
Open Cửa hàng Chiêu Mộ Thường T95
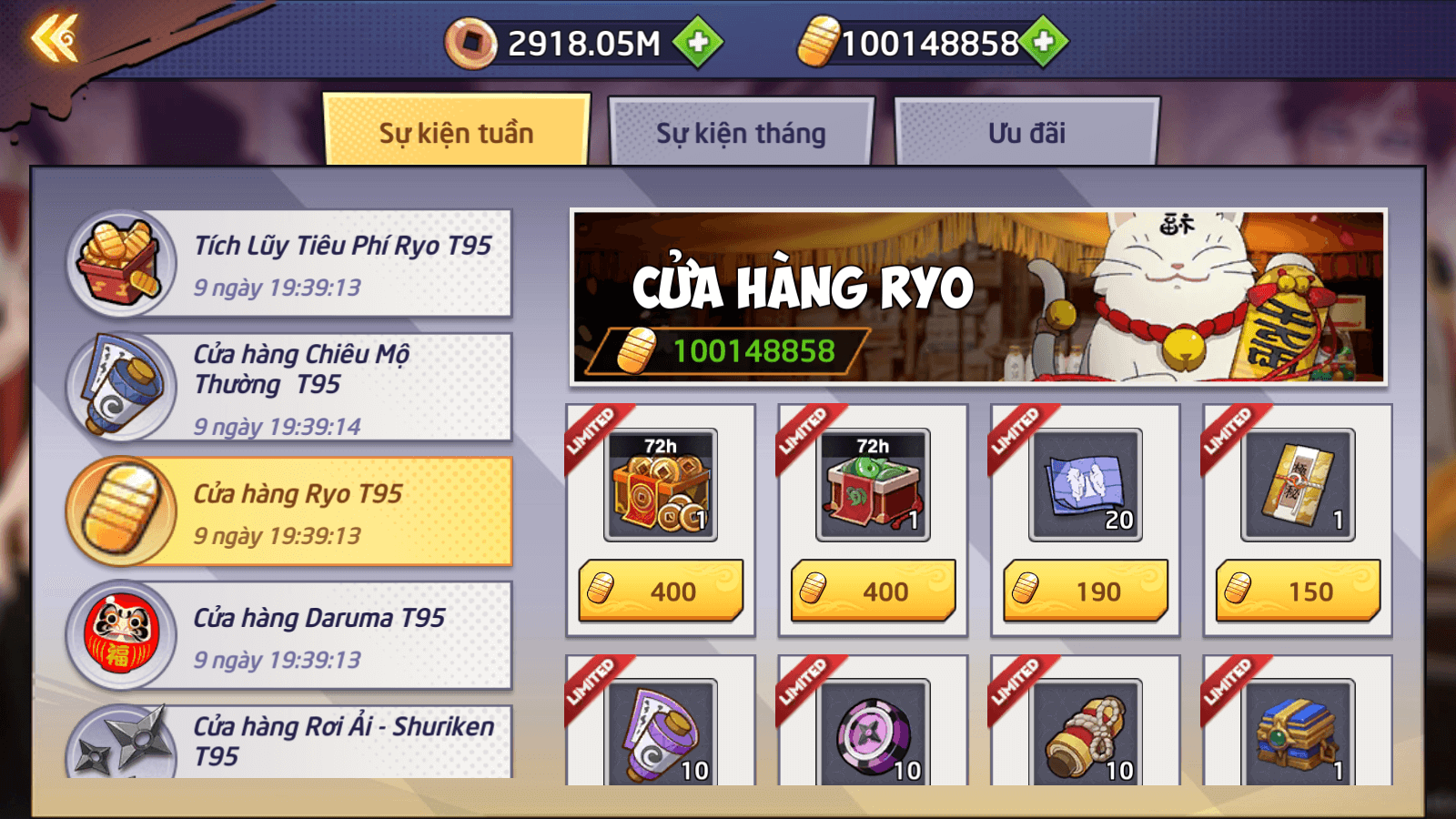pos(289,388)
